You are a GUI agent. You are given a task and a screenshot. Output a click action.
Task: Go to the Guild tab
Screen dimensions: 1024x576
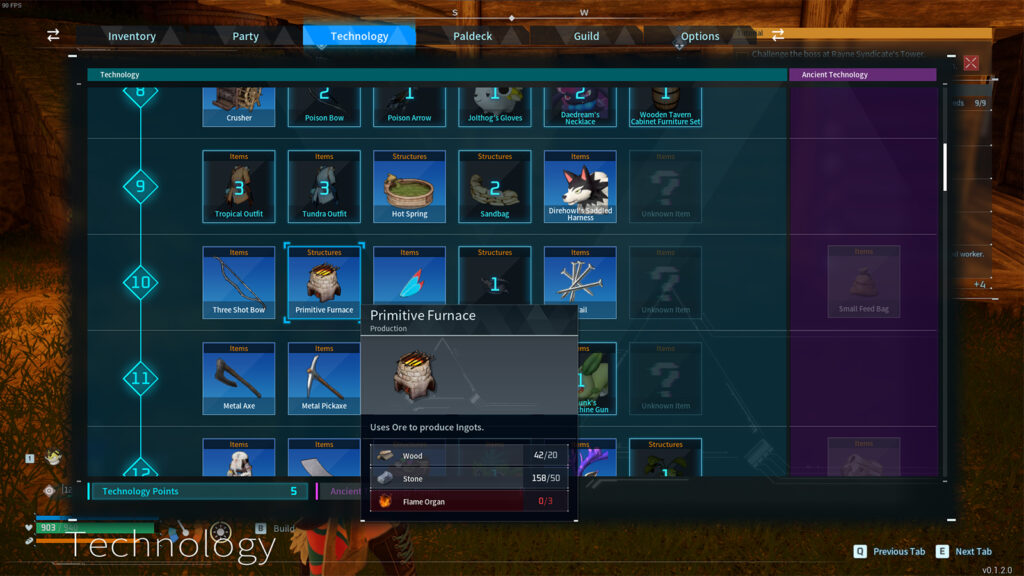tap(586, 36)
